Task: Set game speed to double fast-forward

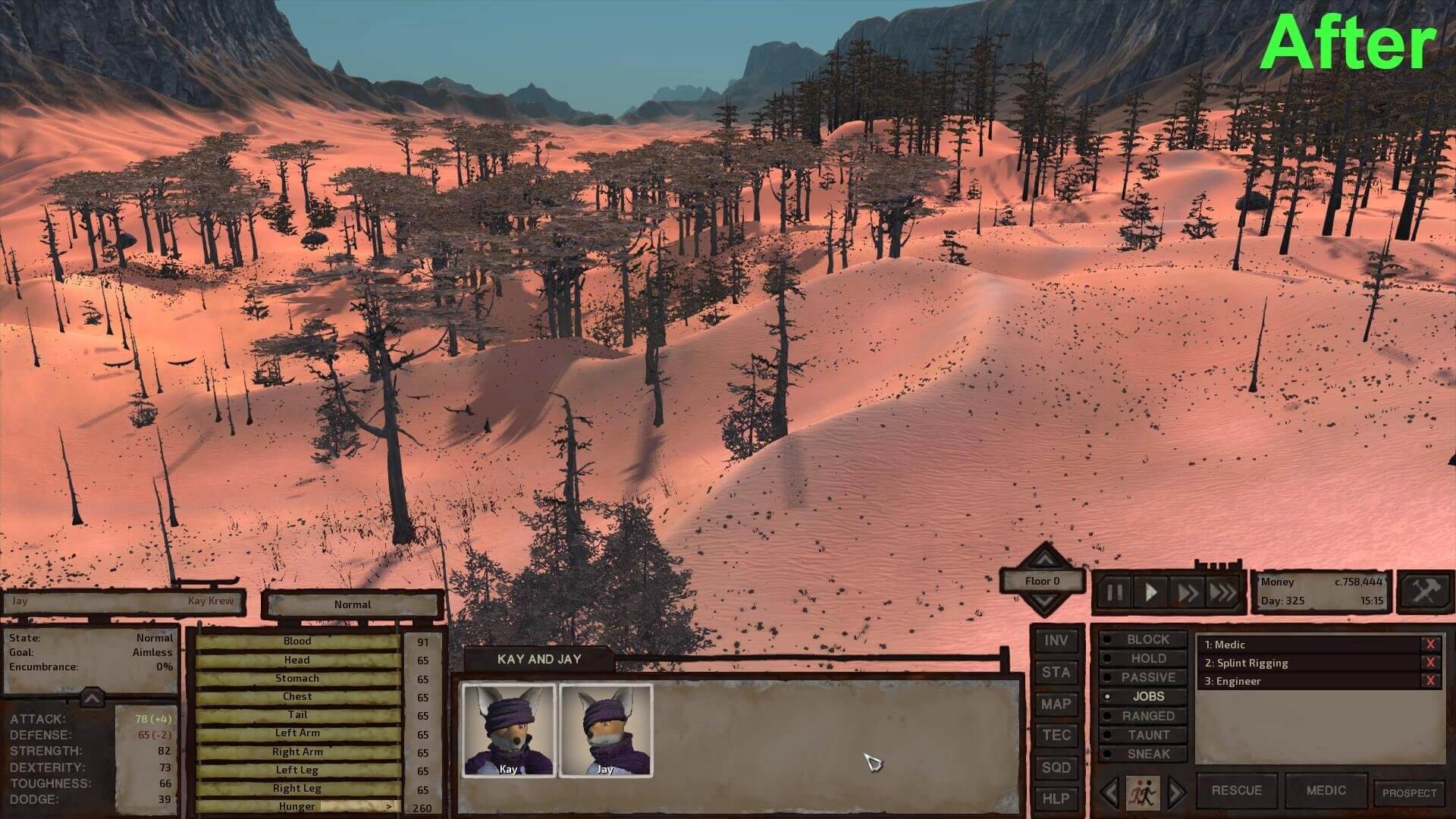Action: (1187, 592)
